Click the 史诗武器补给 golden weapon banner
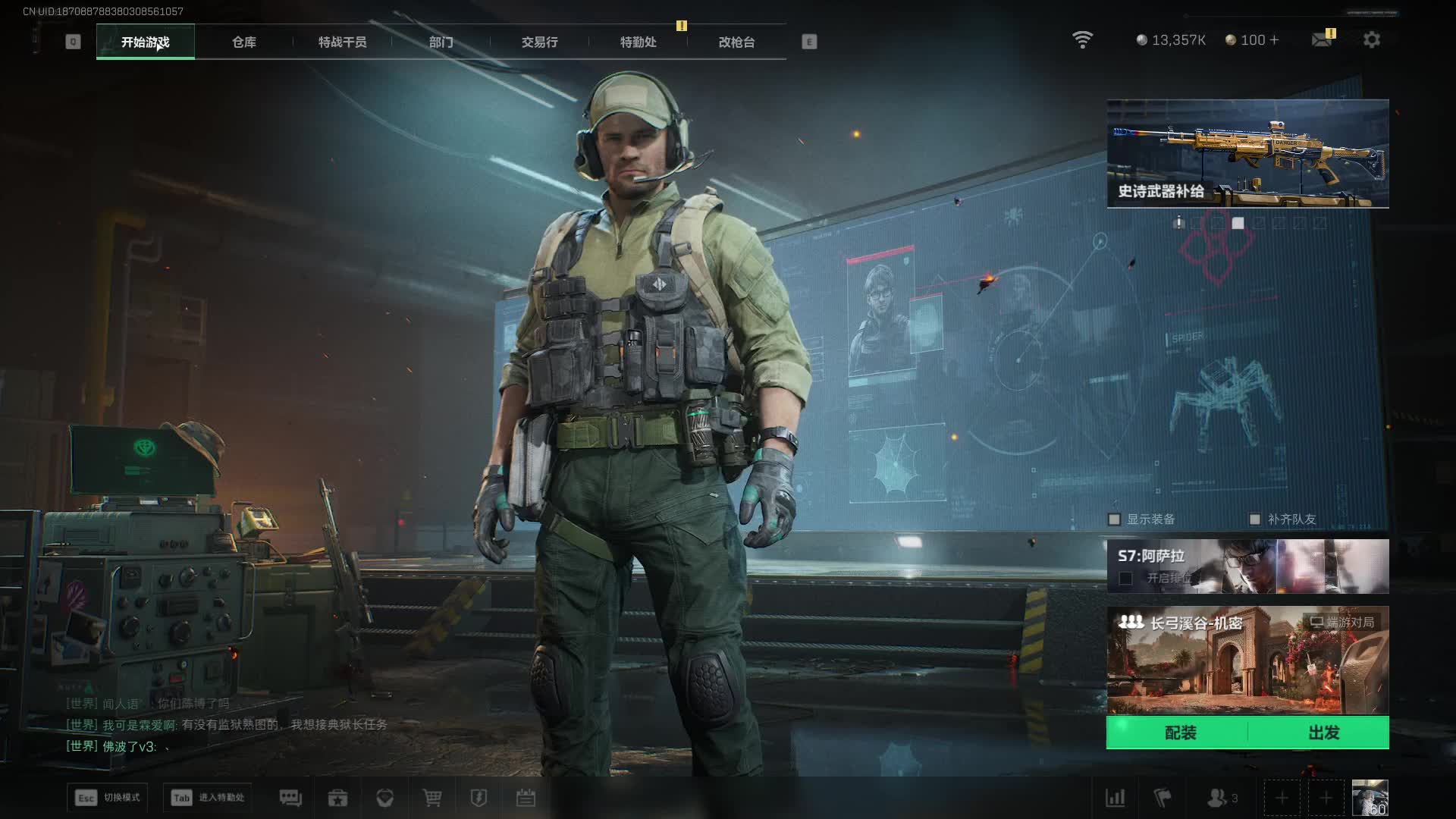 [1247, 153]
